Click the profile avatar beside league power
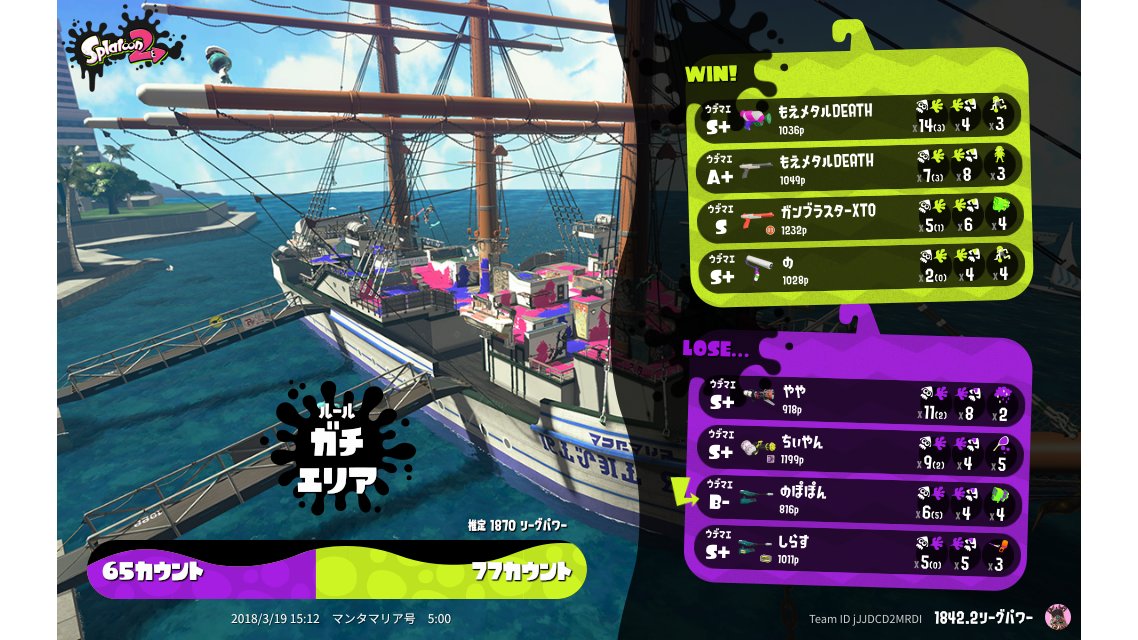 (x=1057, y=616)
